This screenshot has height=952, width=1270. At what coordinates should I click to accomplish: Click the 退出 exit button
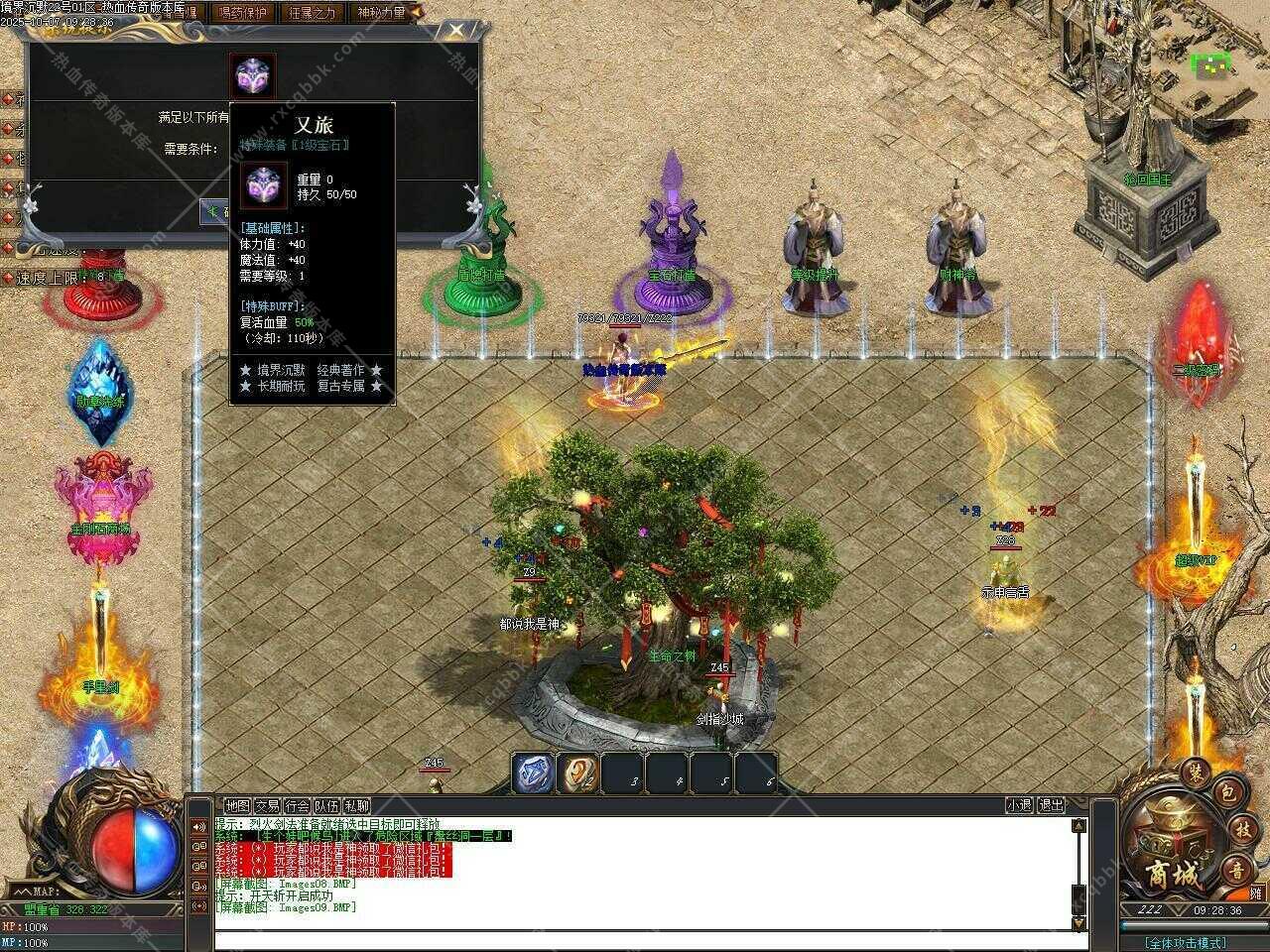(1051, 806)
